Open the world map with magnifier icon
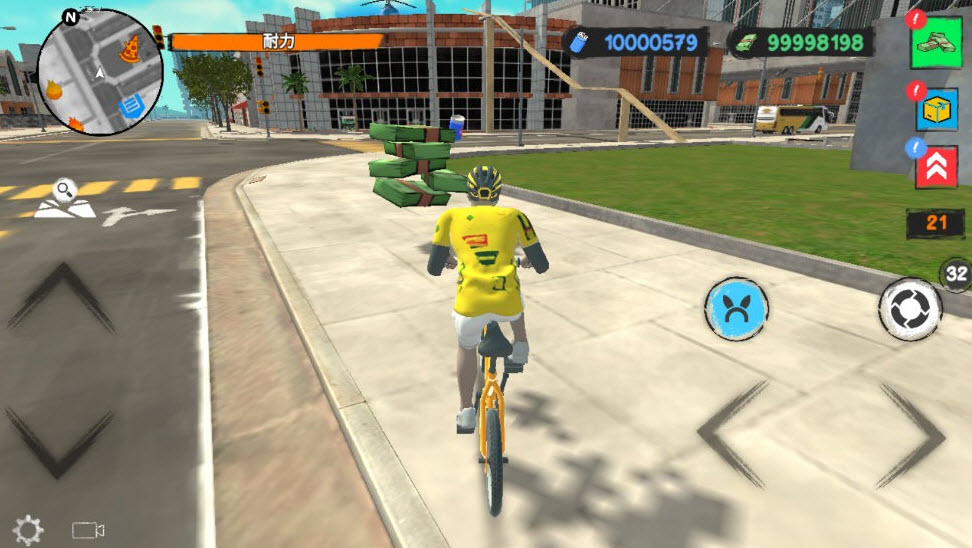This screenshot has width=972, height=548. click(x=65, y=199)
